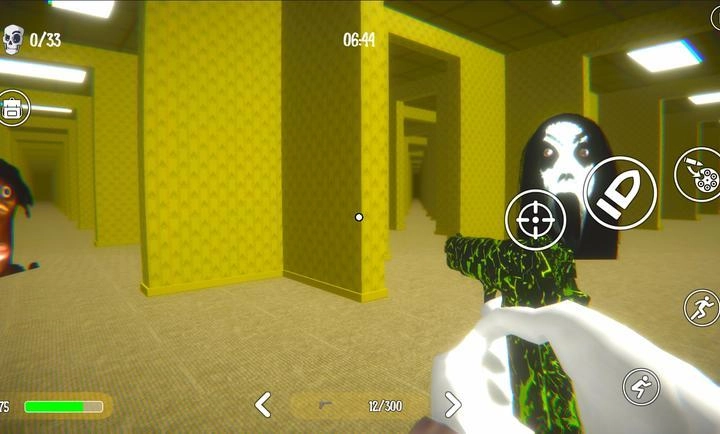720x434 pixels.
Task: Tap the bullet fire button
Action: [x=619, y=191]
